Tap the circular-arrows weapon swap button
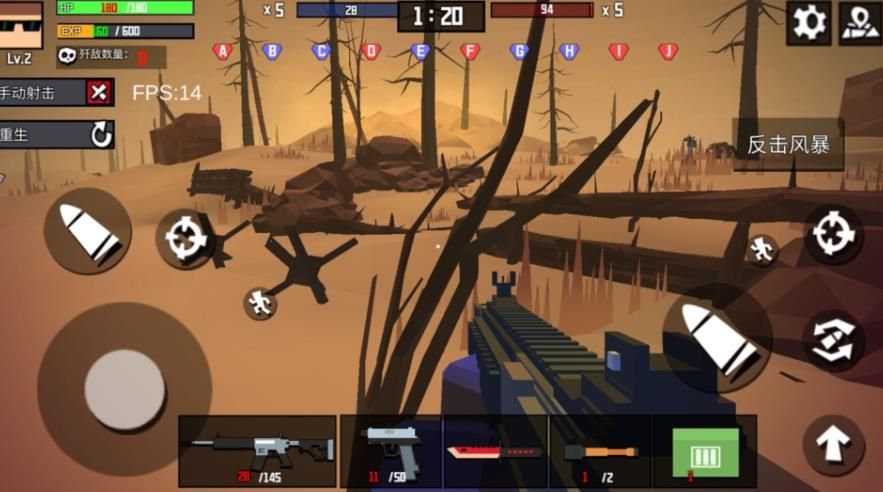The width and height of the screenshot is (883, 492). 832,340
